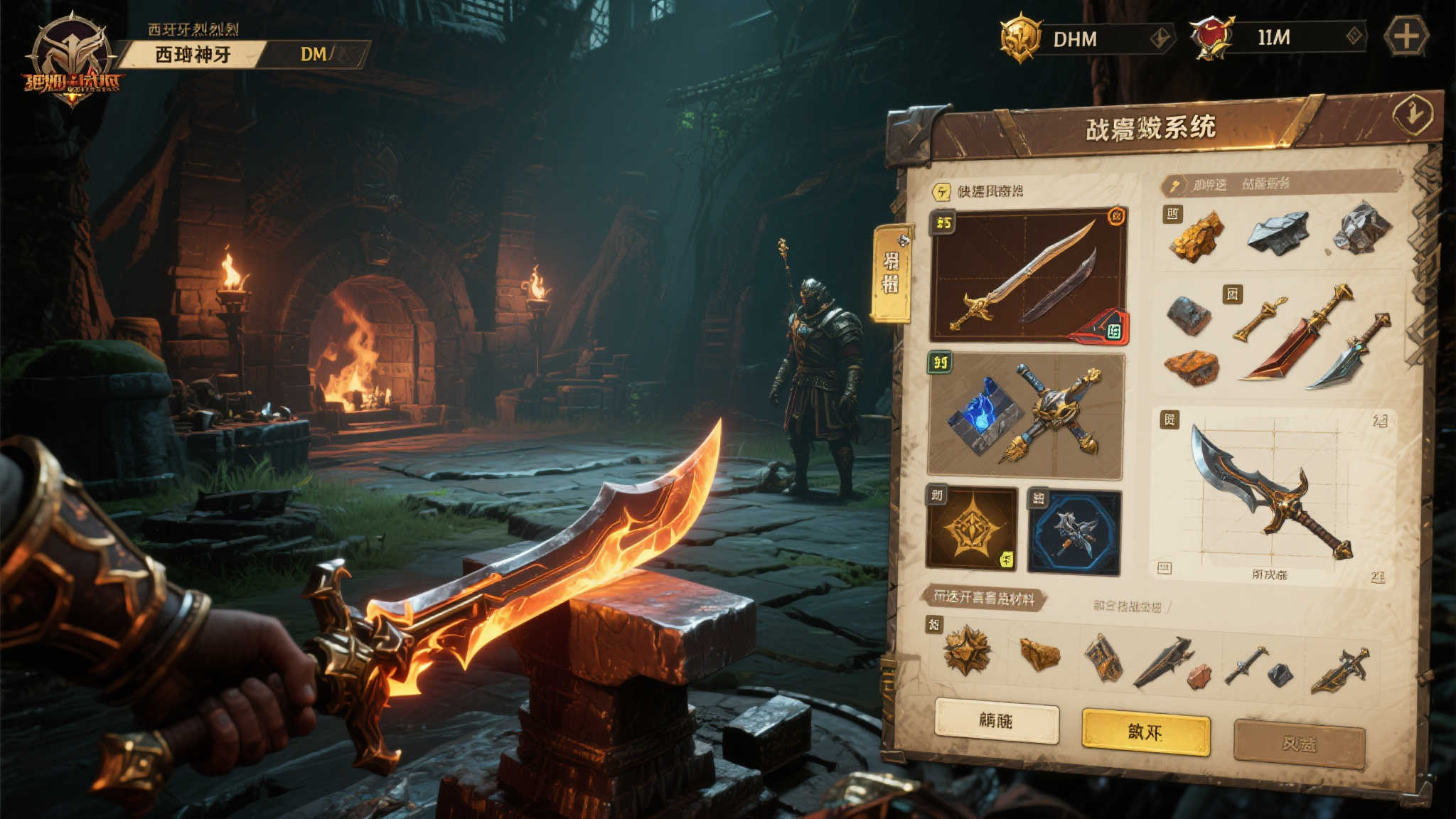
Task: Close the forging panel with the corner arrow
Action: pyautogui.click(x=1413, y=114)
